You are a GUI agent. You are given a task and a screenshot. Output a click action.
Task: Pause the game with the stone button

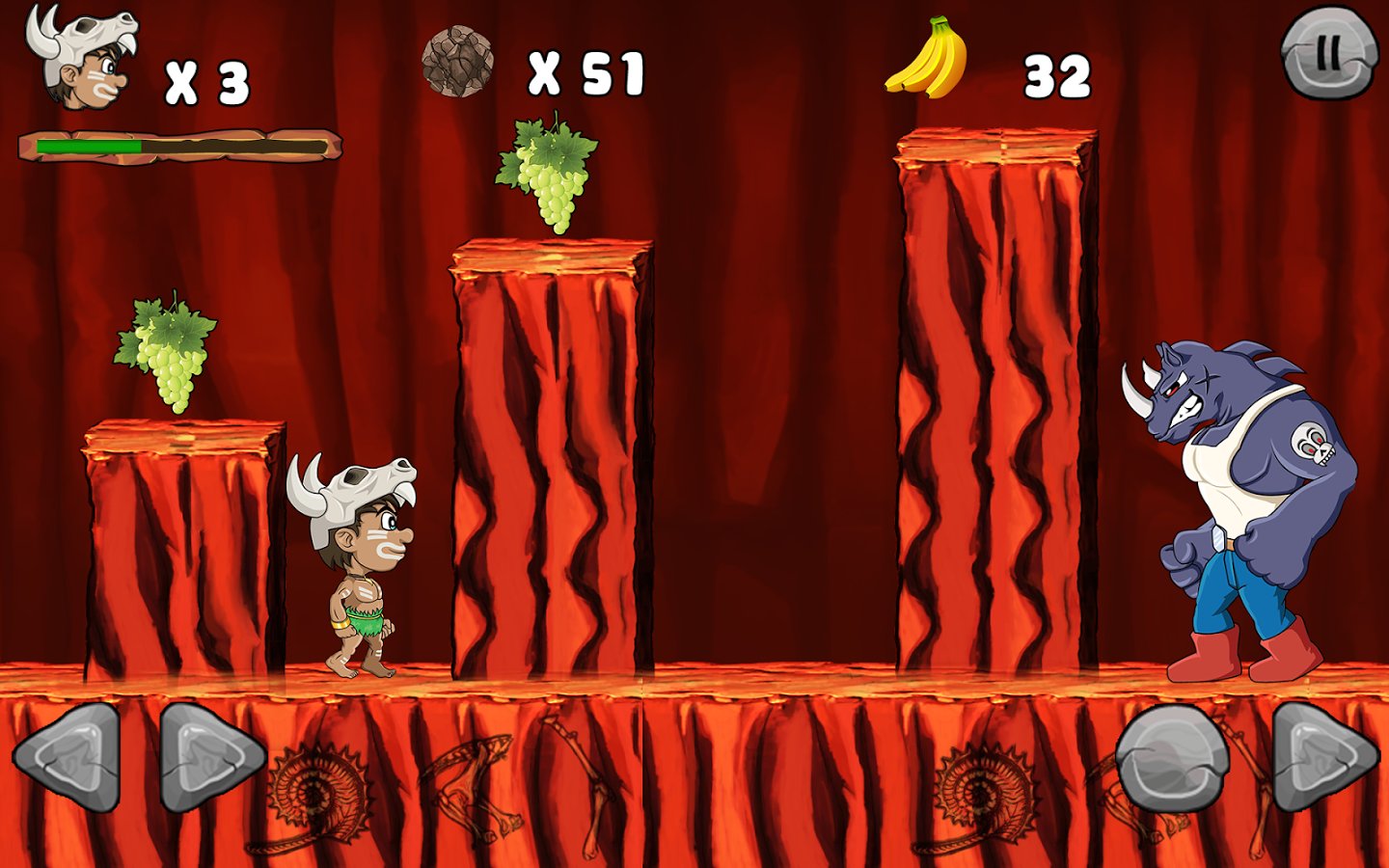(1328, 53)
